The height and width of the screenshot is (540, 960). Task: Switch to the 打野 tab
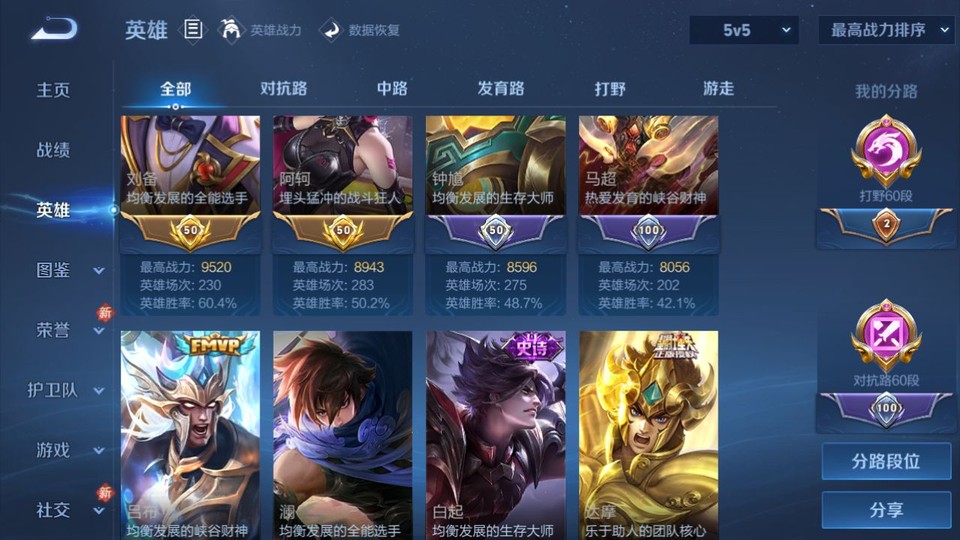(610, 88)
